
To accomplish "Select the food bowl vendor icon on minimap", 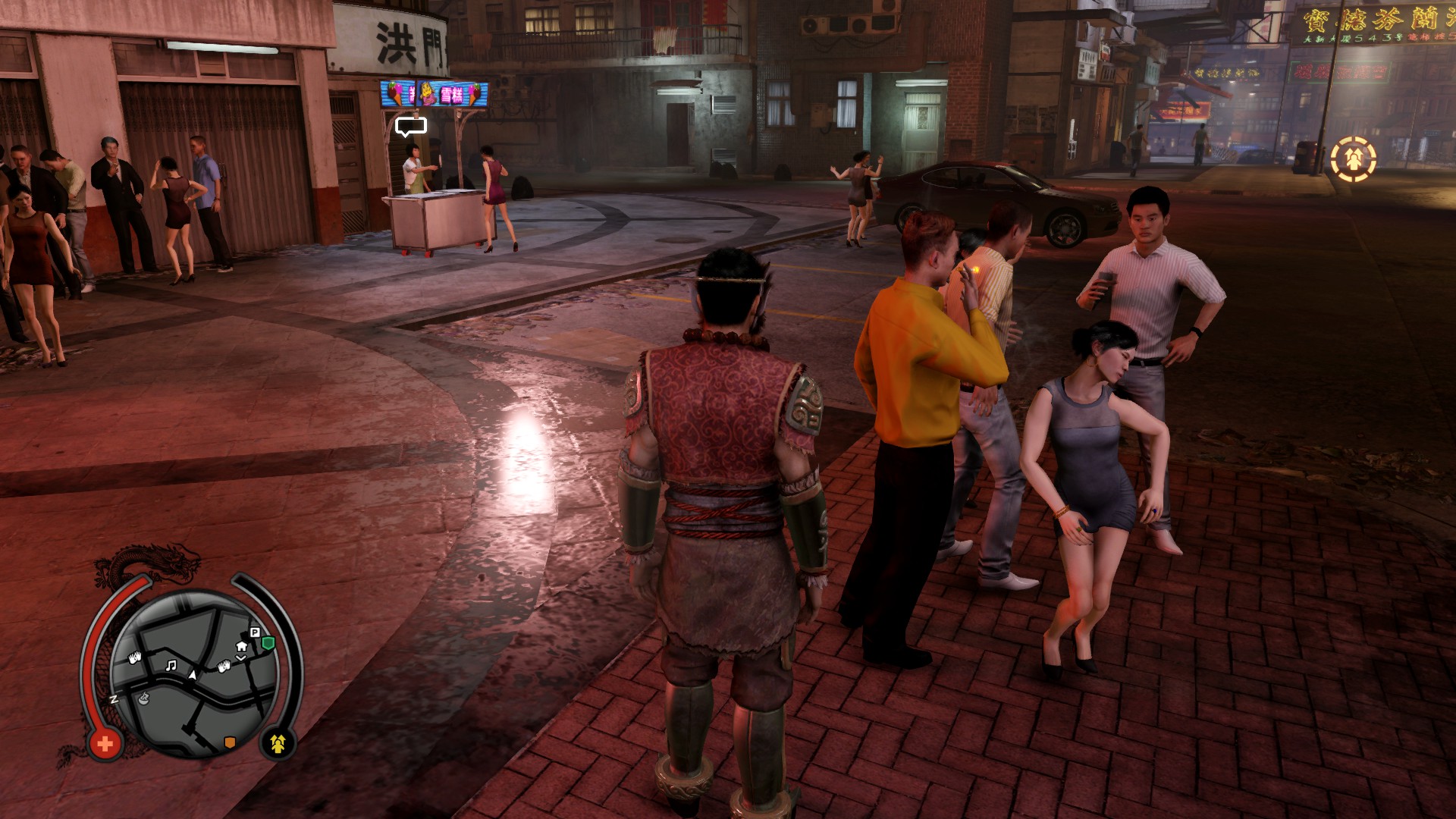I will click(x=143, y=699).
